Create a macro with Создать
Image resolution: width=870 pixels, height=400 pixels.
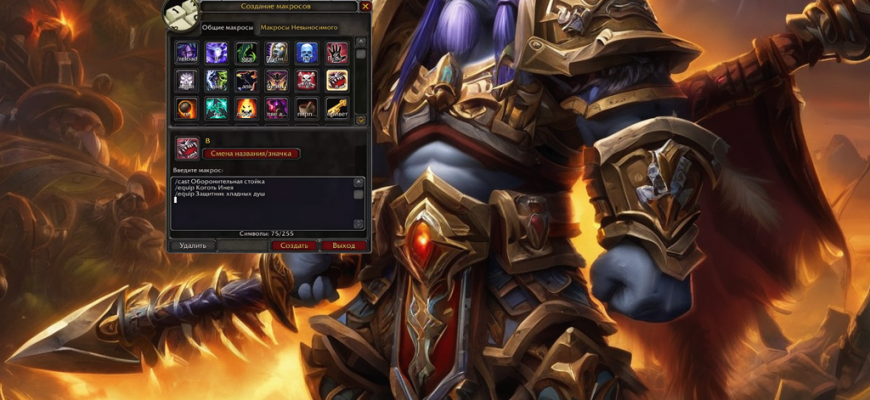coord(293,245)
